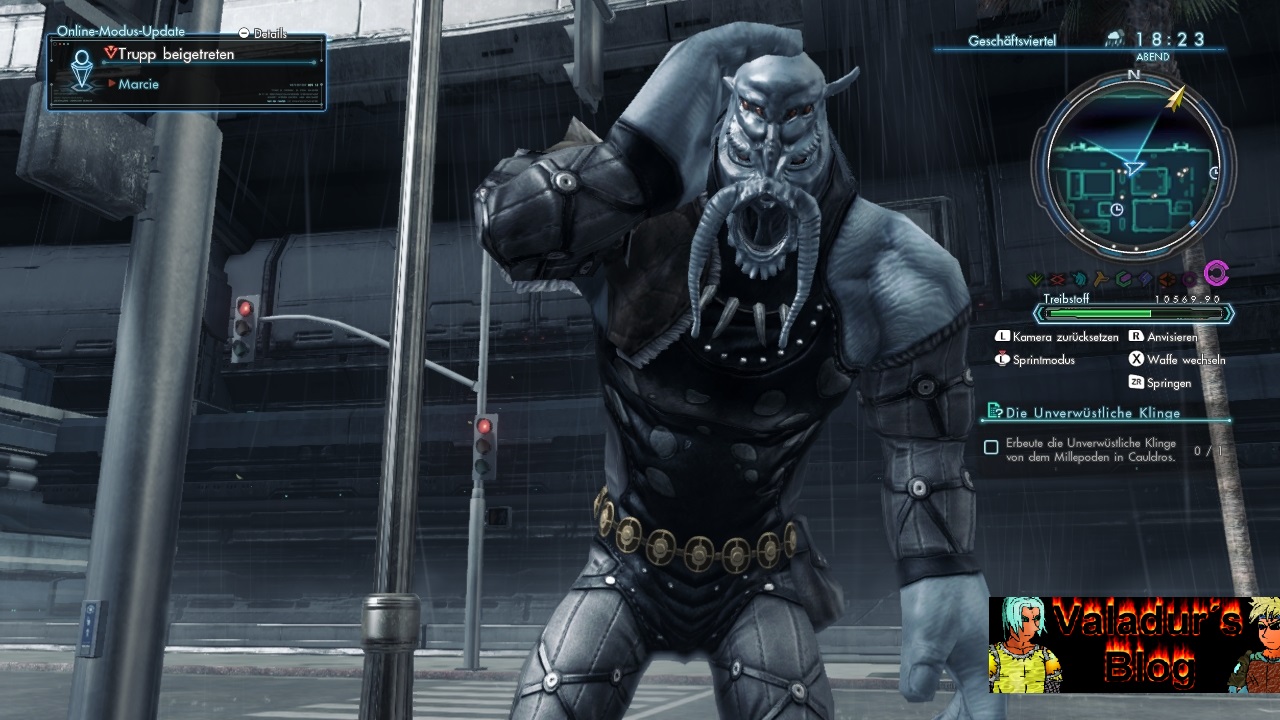
Task: Select the Online-Modus-Update header
Action: 120,31
